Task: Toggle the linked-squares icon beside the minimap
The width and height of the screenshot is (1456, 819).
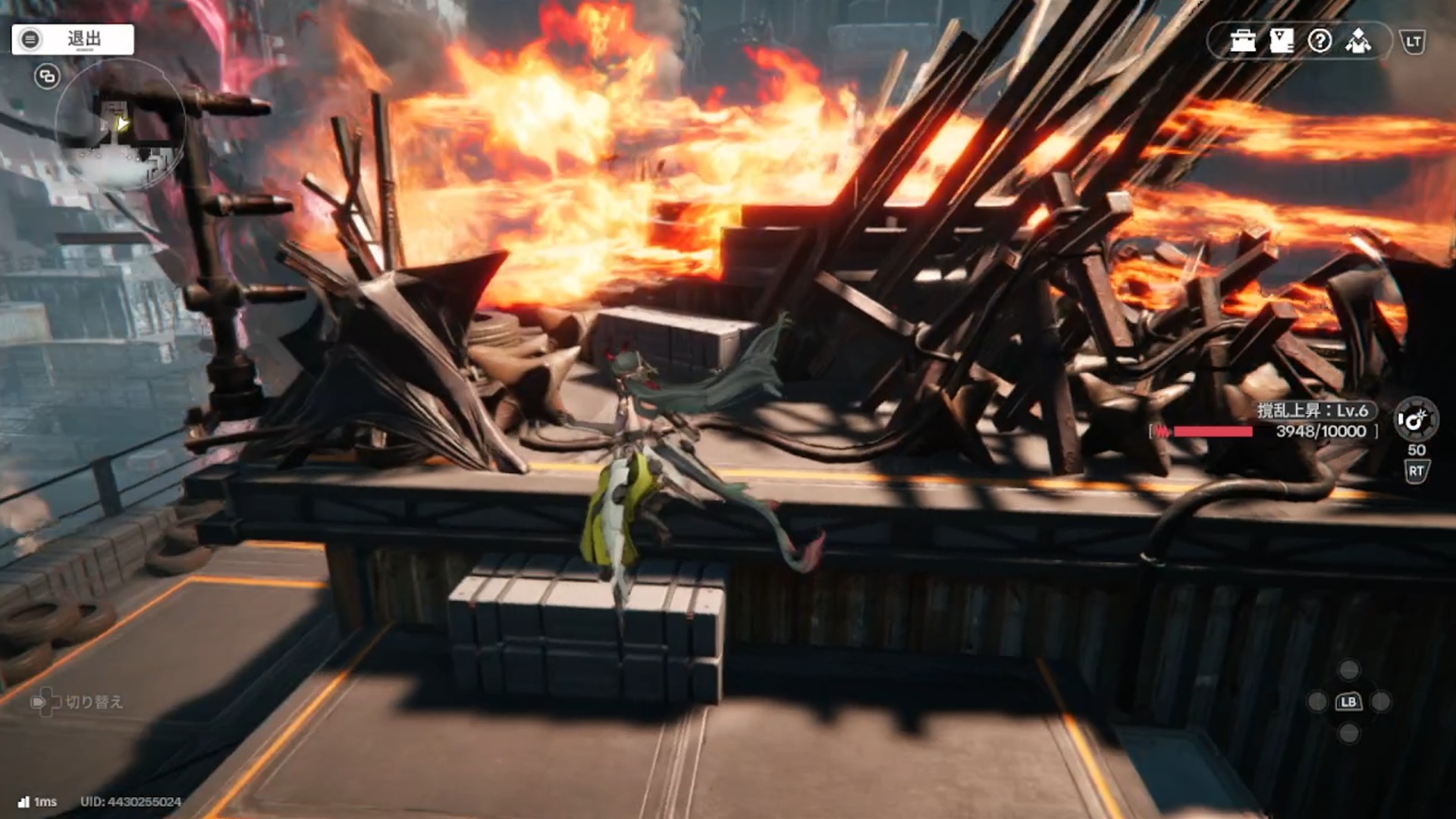Action: tap(47, 77)
